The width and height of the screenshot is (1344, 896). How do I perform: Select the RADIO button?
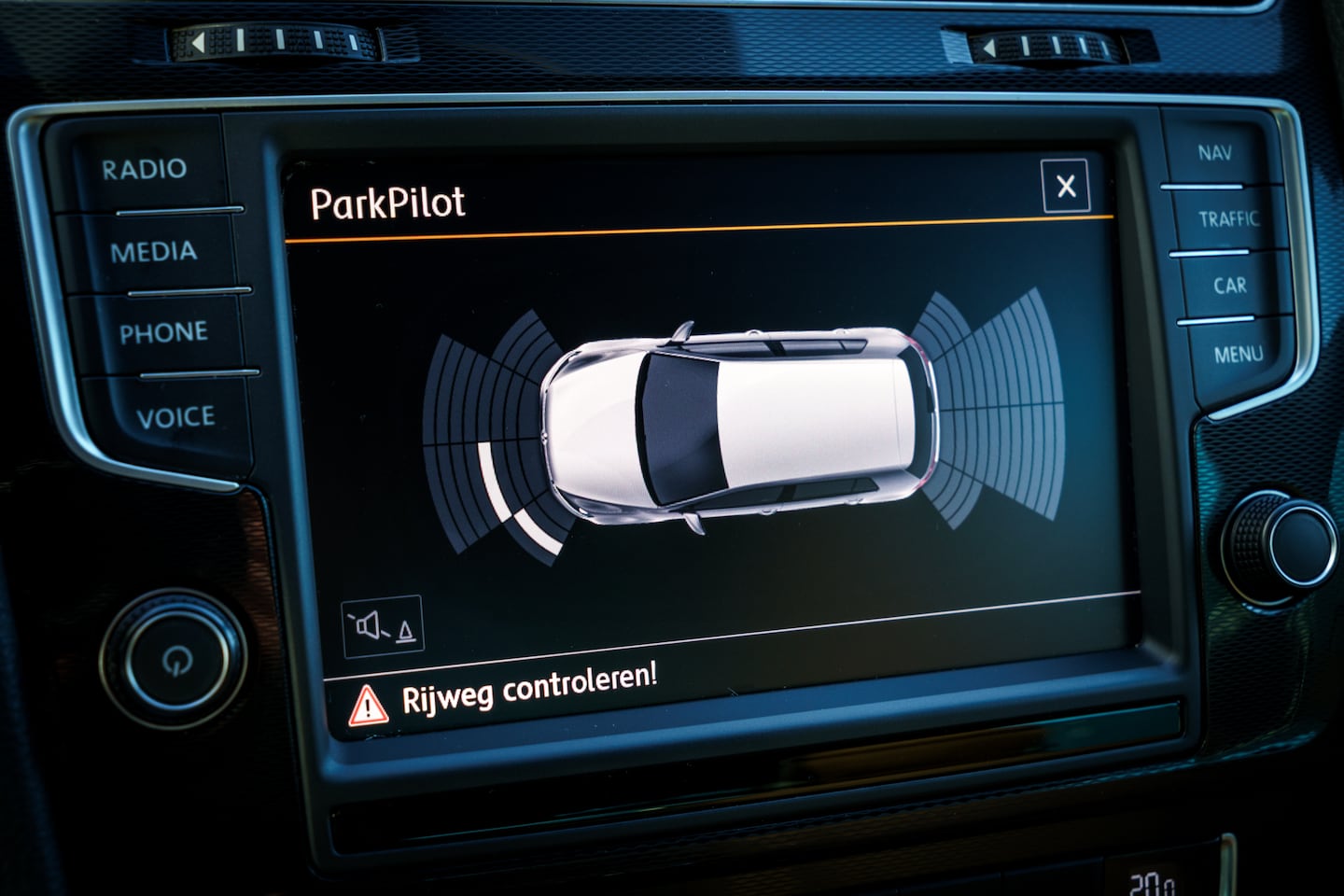click(x=145, y=169)
